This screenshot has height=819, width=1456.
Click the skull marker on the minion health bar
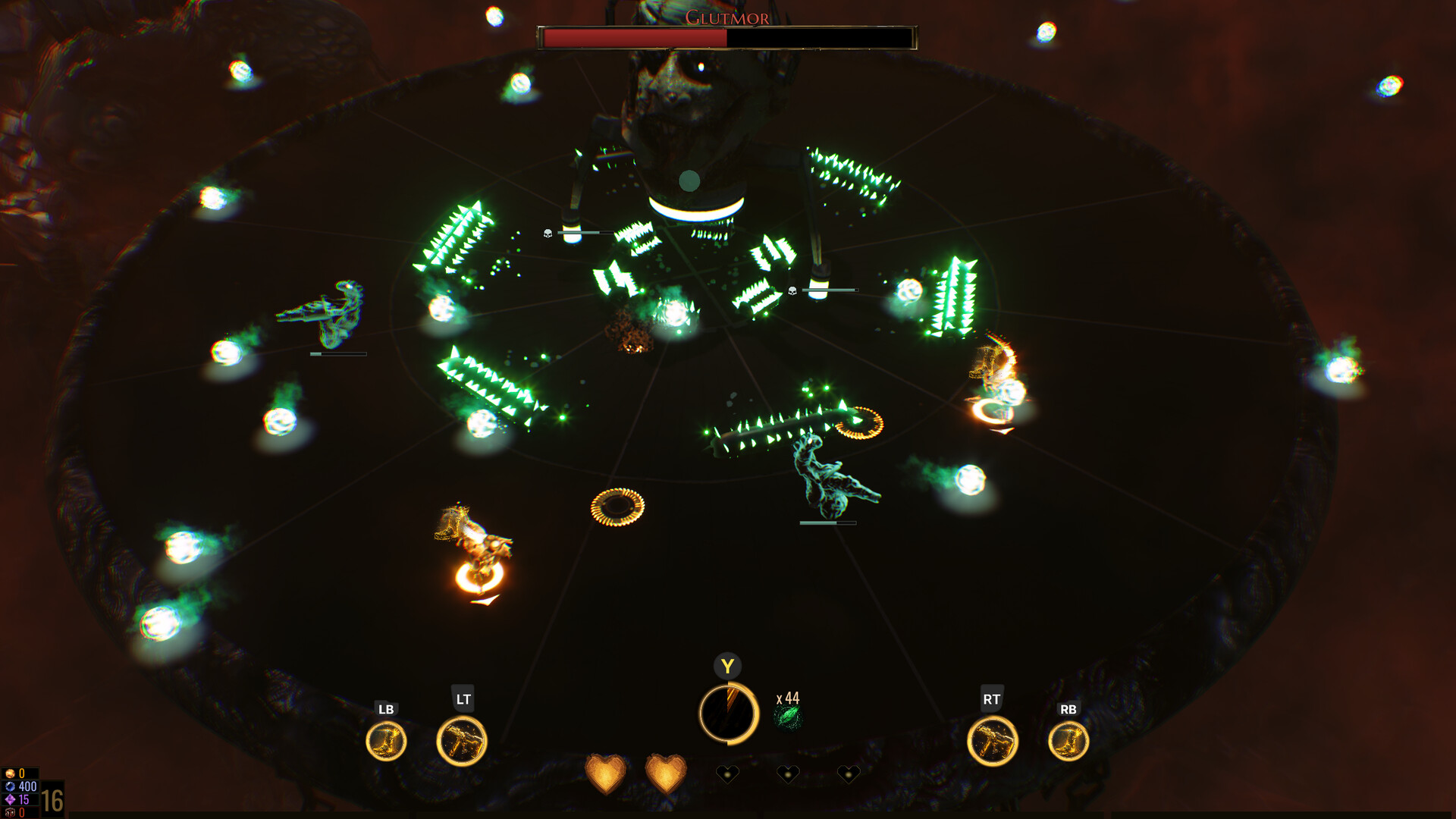point(548,233)
